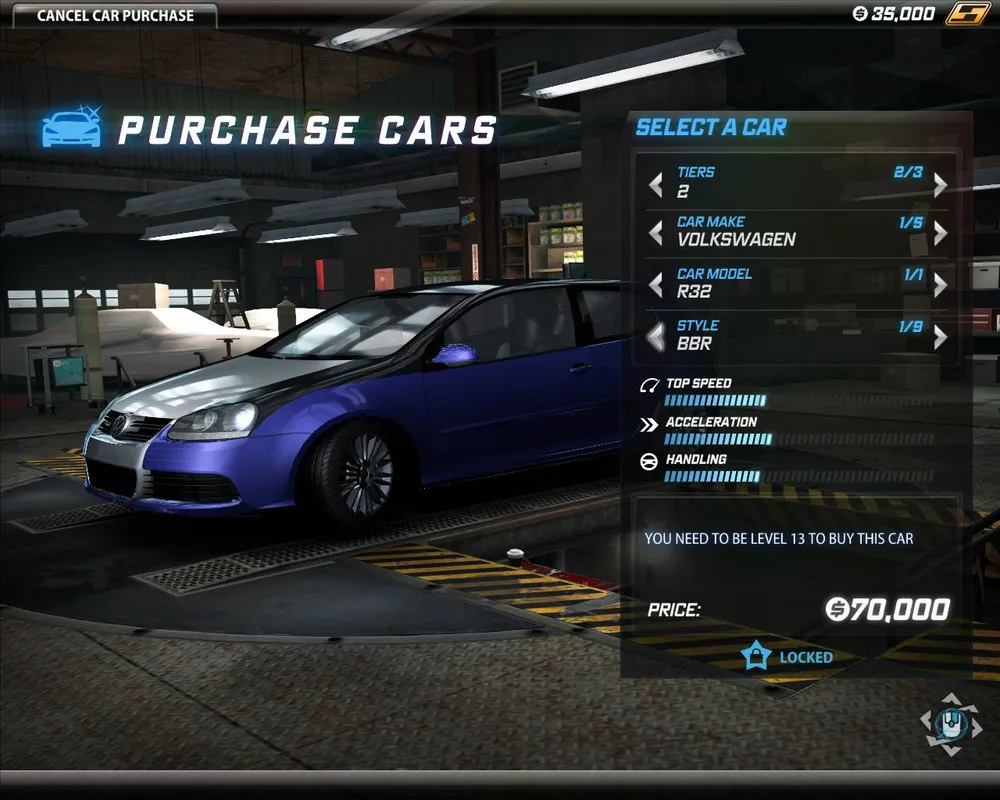Switch to the previous car make

tap(656, 234)
